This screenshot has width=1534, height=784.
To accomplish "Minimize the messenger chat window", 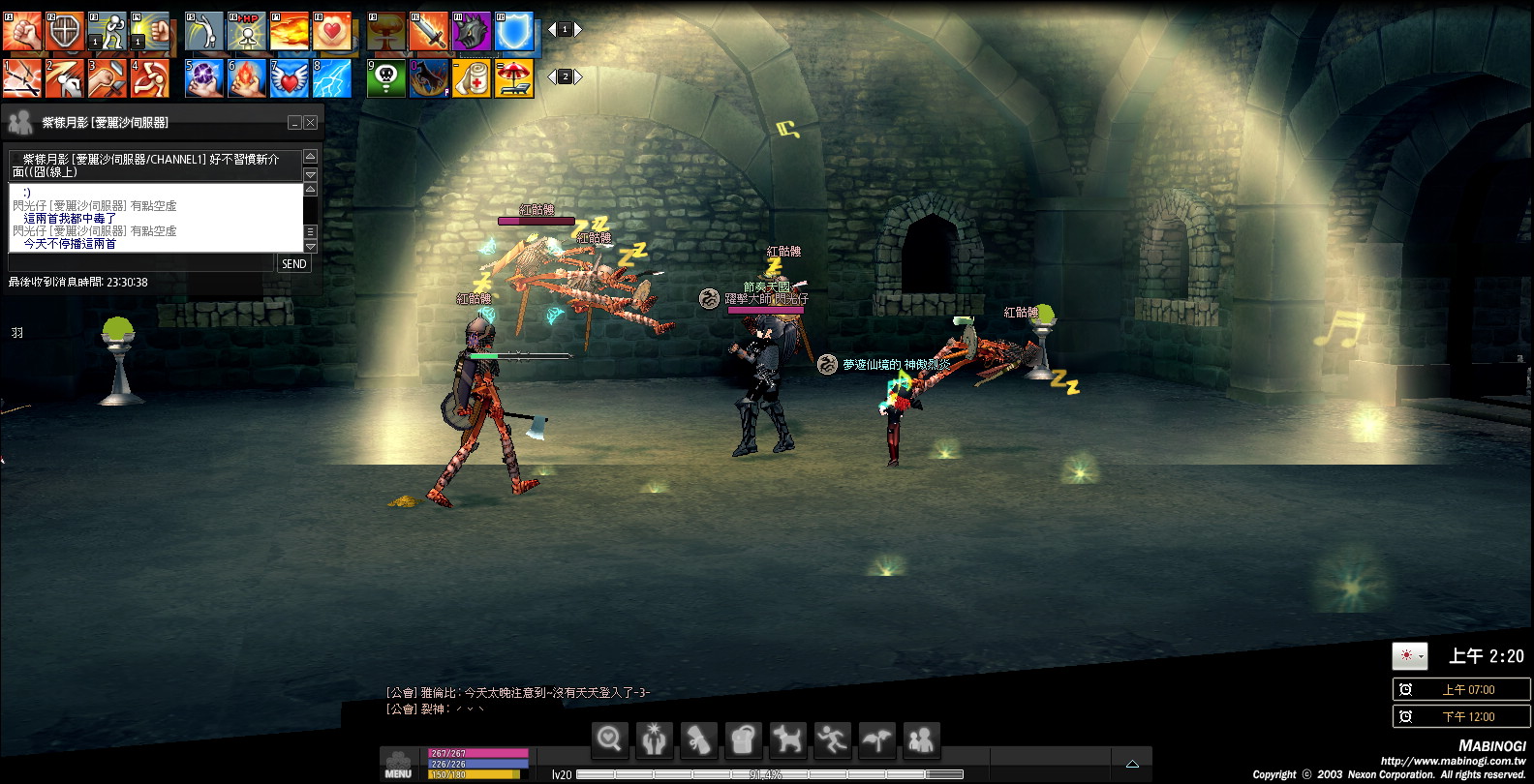I will (x=294, y=123).
